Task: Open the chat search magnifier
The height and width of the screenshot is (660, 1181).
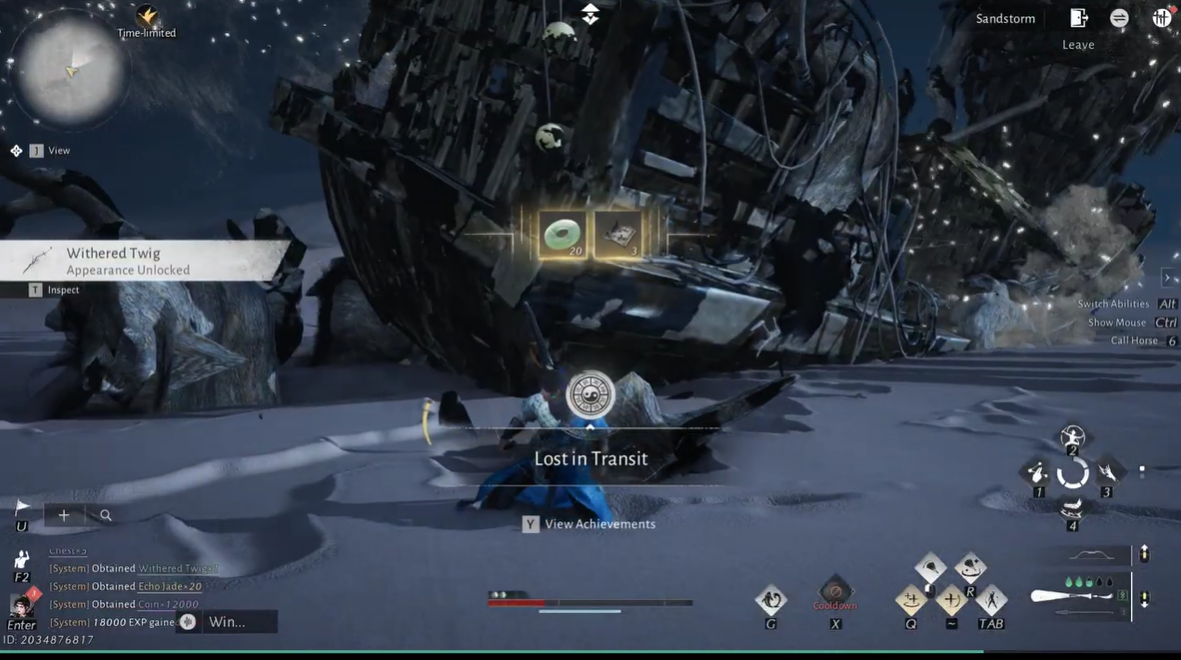Action: tap(106, 515)
